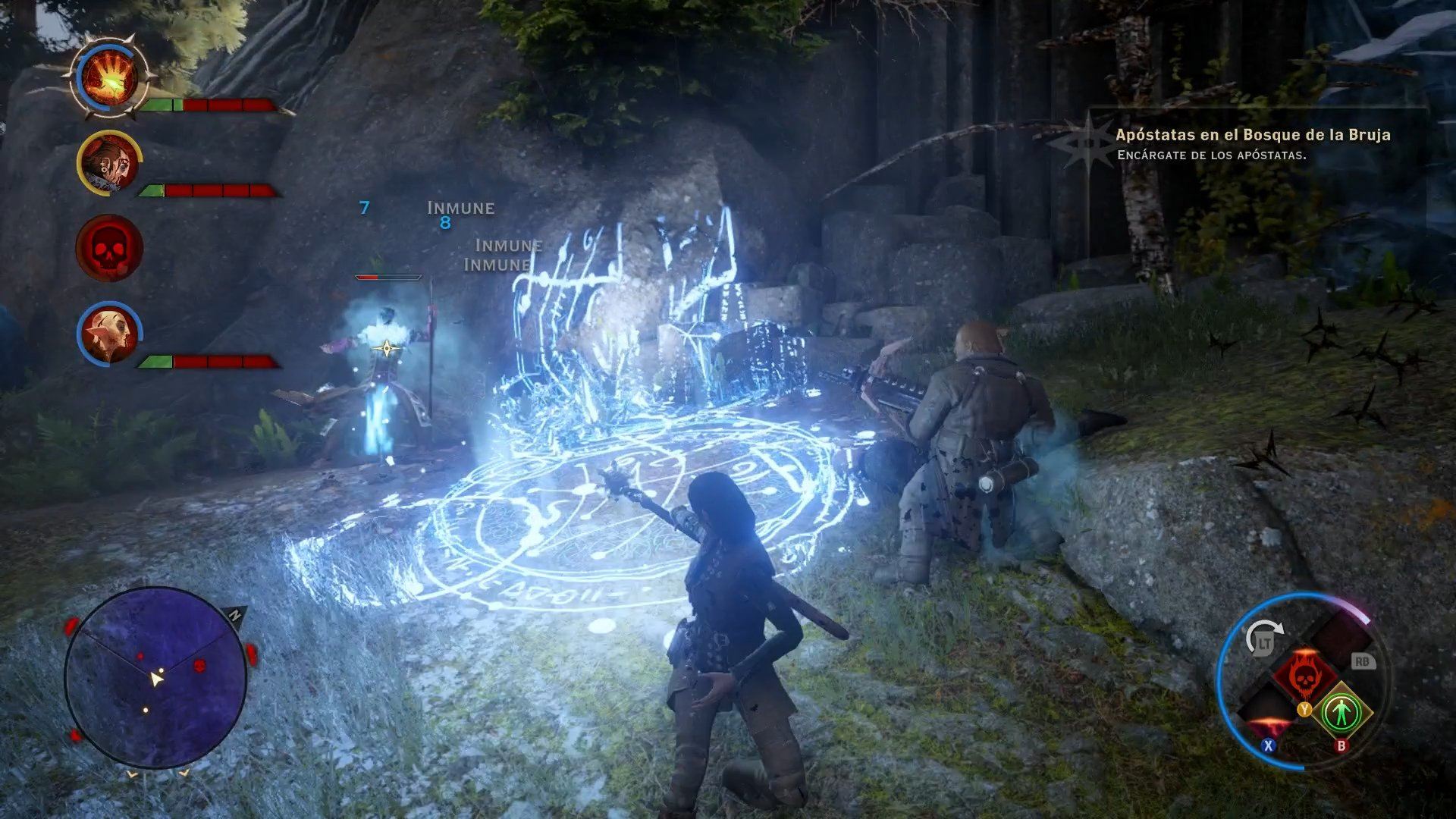1456x819 pixels.
Task: Click the quest emblem beside the quest title
Action: (x=1090, y=144)
